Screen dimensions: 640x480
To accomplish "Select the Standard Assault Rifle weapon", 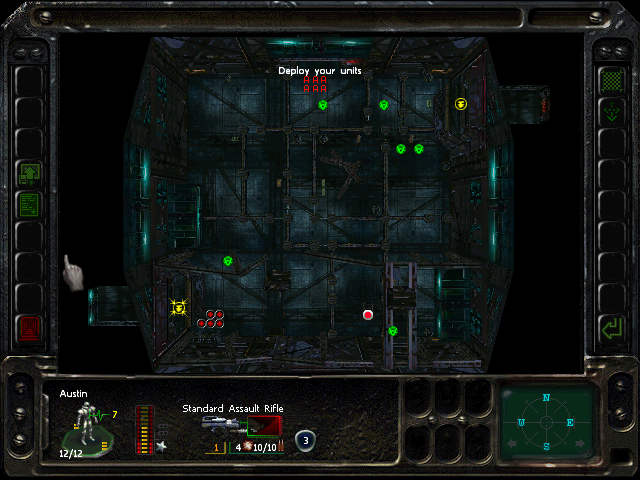I will click(x=242, y=424).
